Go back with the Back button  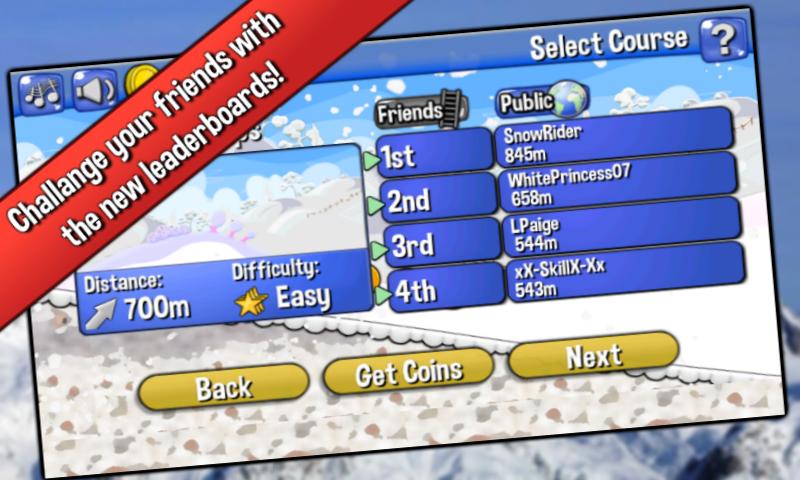coord(223,386)
